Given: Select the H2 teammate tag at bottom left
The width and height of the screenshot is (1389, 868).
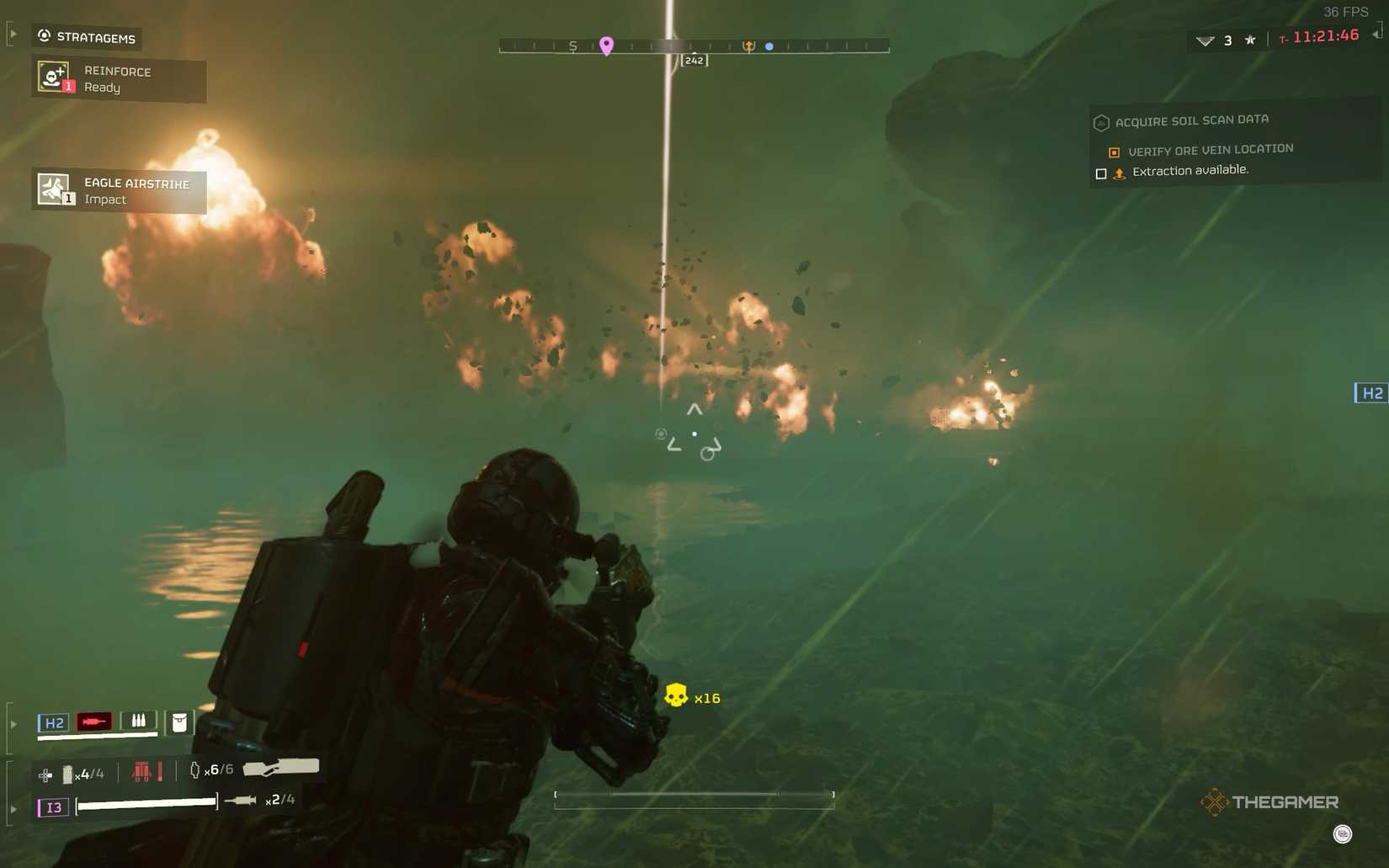Looking at the screenshot, I should [x=54, y=722].
